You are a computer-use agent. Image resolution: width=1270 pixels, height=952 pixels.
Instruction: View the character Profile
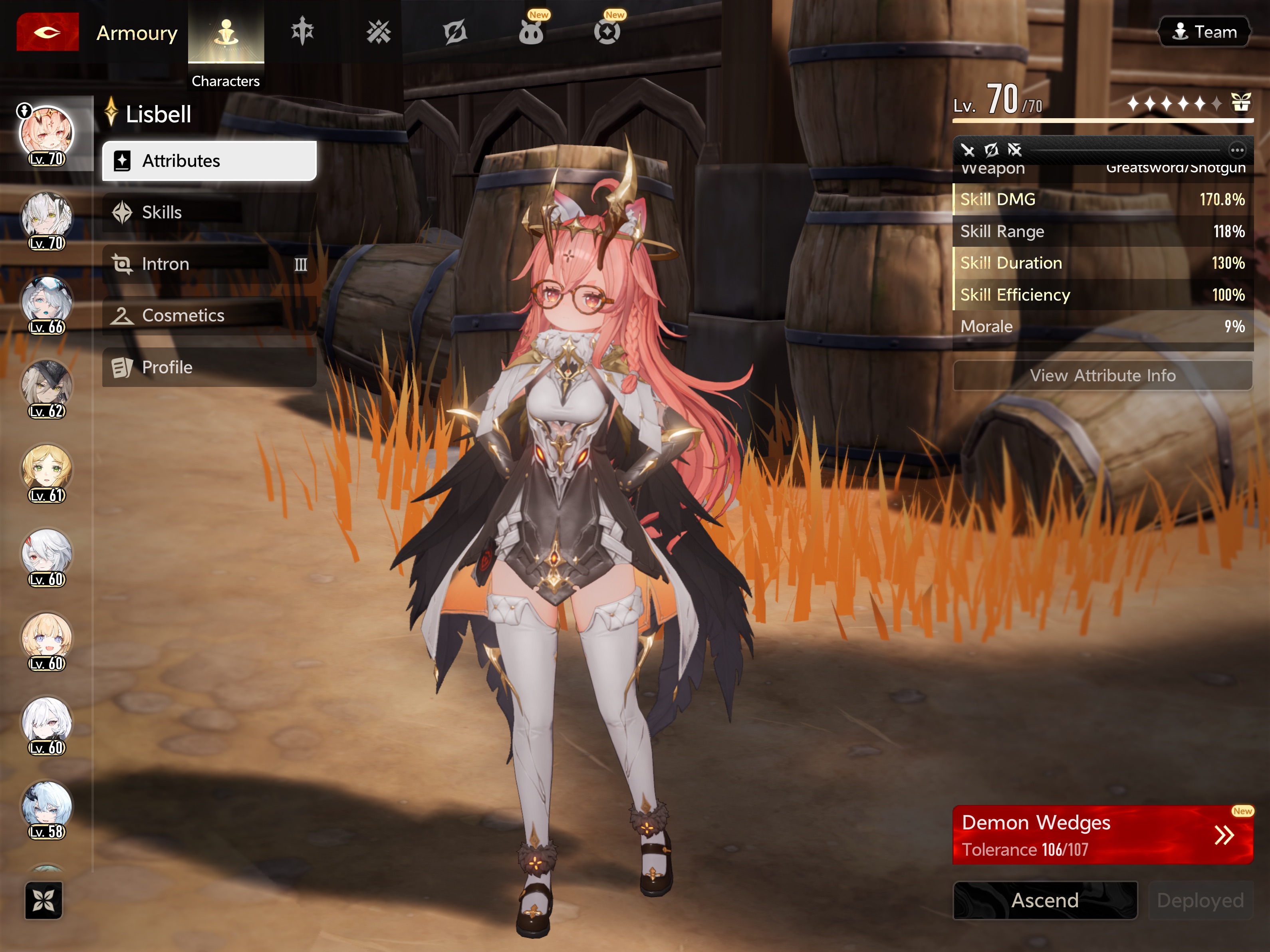tap(209, 367)
